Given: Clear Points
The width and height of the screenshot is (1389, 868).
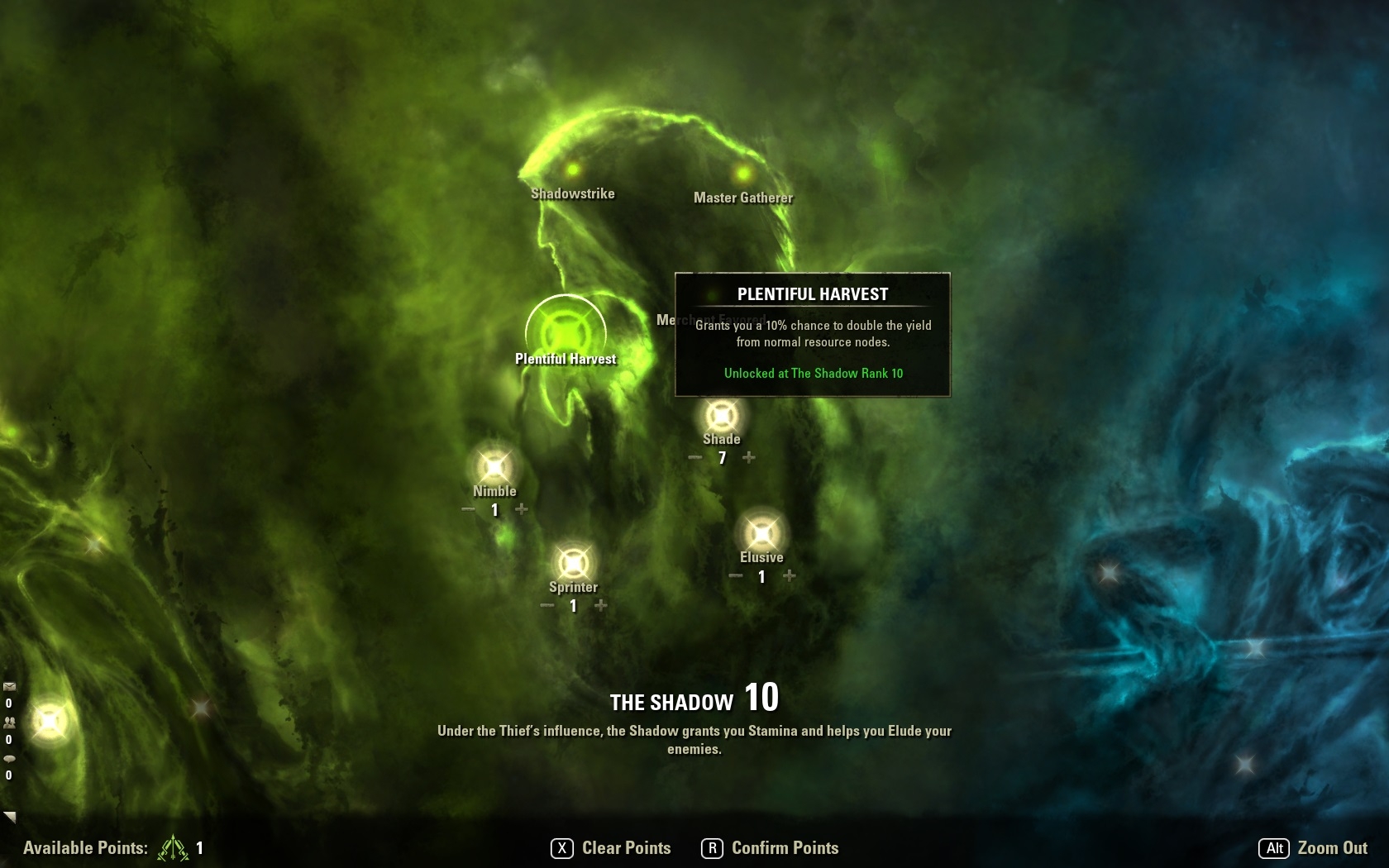Looking at the screenshot, I should 612,848.
